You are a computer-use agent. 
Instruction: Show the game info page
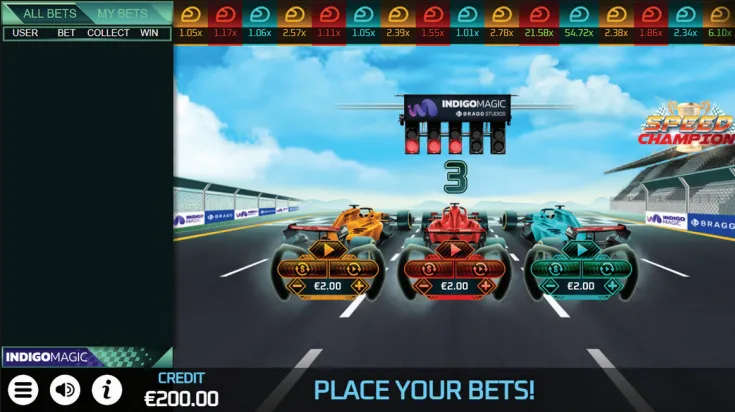(x=107, y=389)
